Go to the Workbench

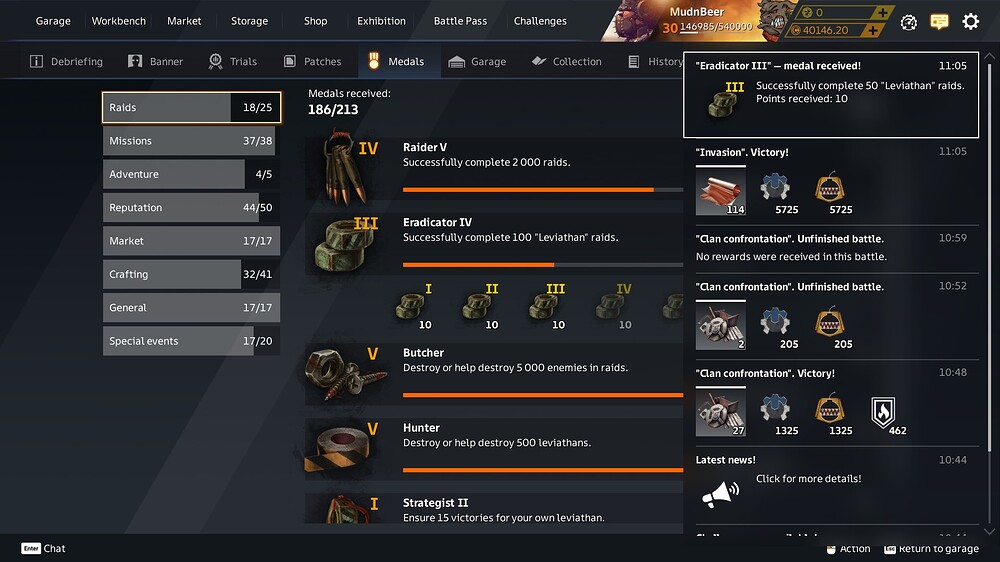pyautogui.click(x=119, y=21)
